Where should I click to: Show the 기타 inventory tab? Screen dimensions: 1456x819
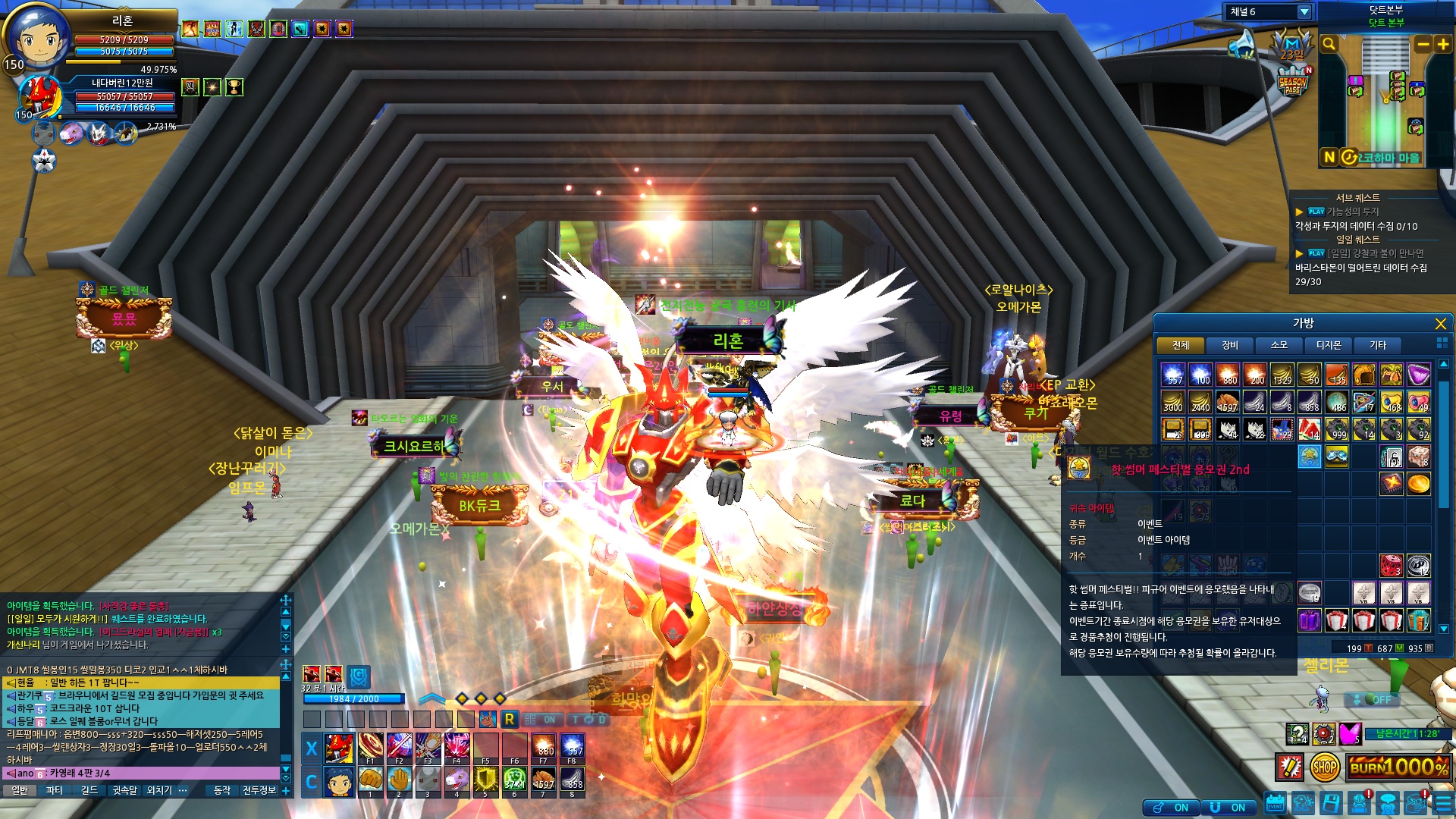click(1377, 346)
